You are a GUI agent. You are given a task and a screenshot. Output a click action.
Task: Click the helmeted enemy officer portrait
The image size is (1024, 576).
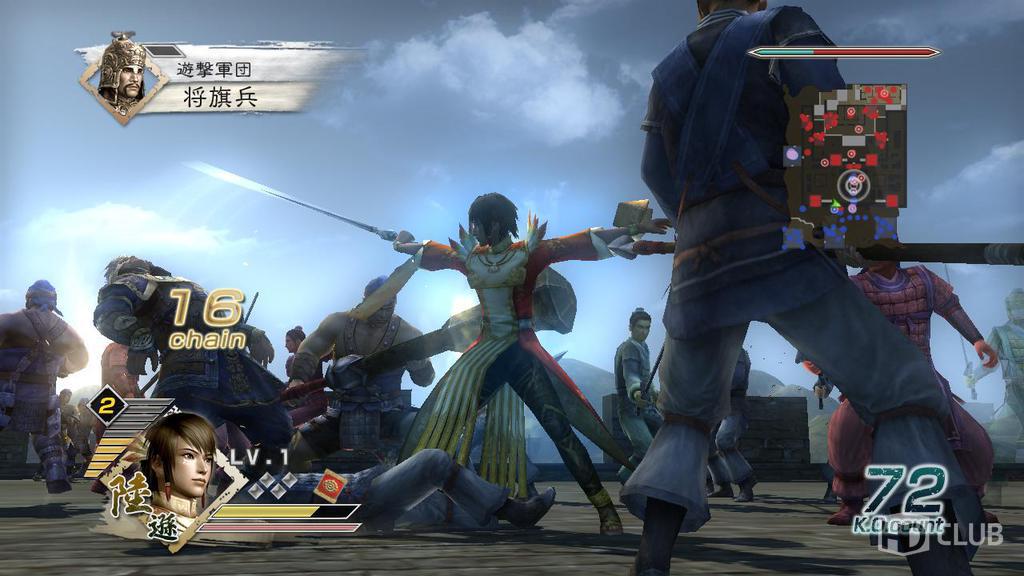pos(123,76)
